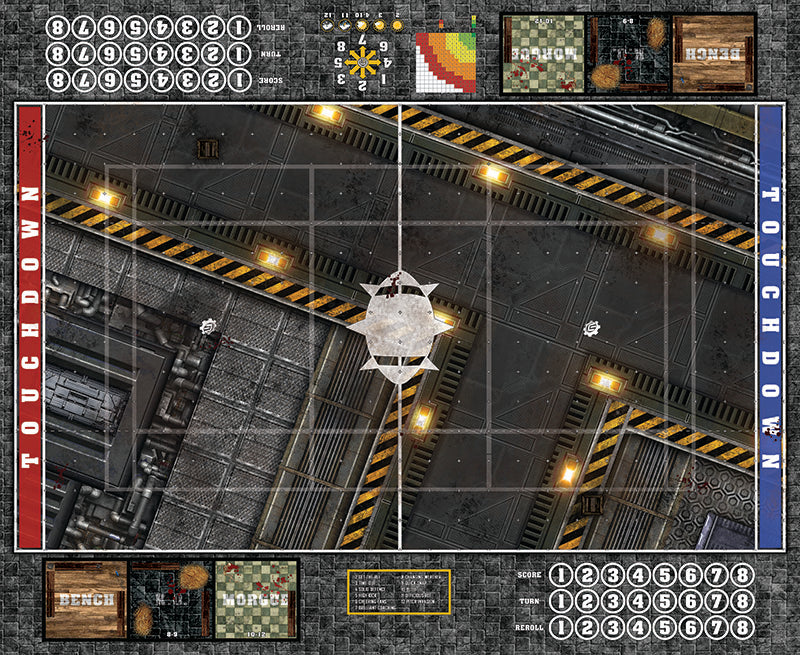
Task: Select number 8 on the upside-down REROLL track
Action: click(58, 28)
